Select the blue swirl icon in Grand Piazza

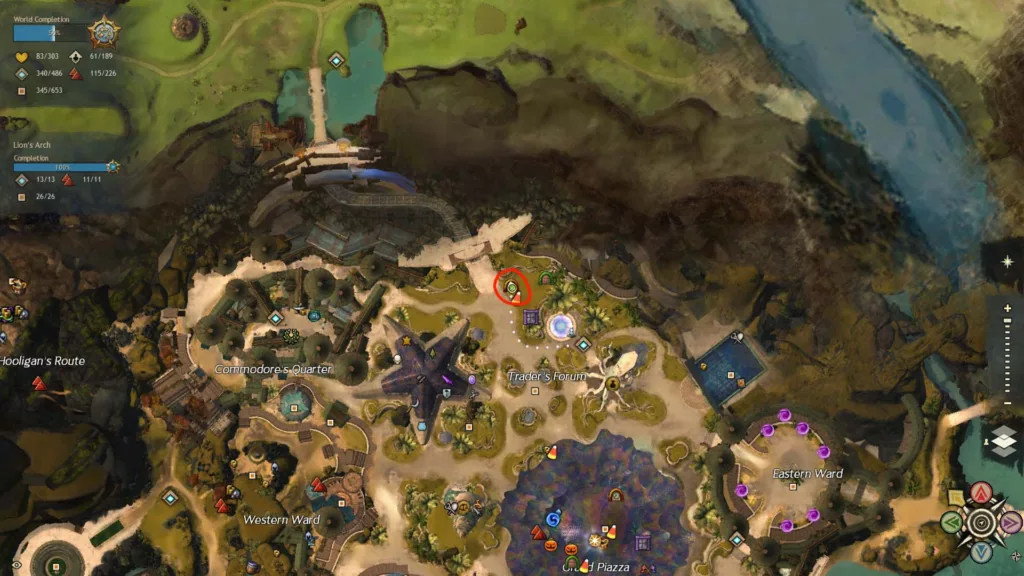[x=552, y=519]
